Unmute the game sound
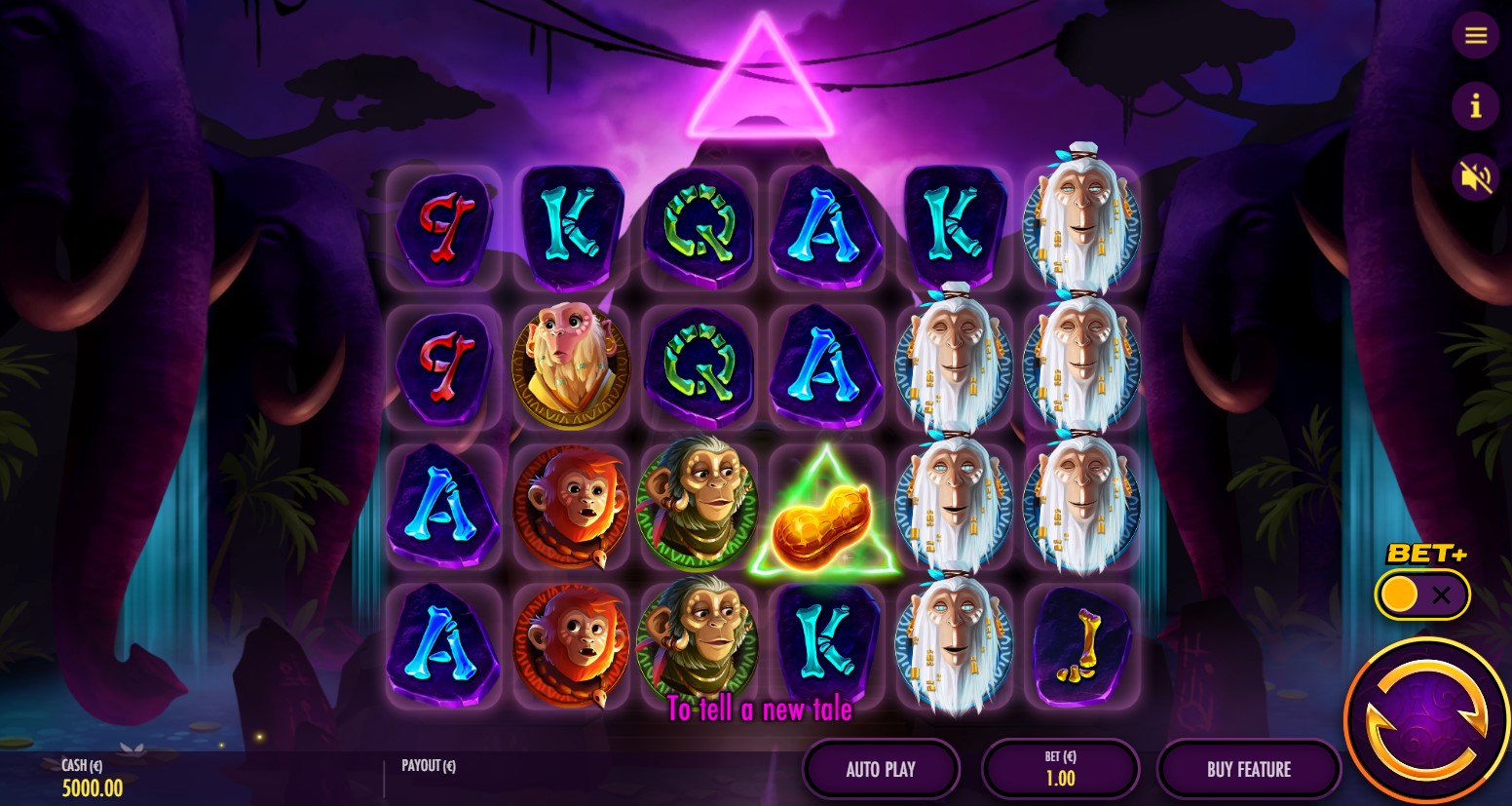The image size is (1512, 806). (x=1475, y=177)
